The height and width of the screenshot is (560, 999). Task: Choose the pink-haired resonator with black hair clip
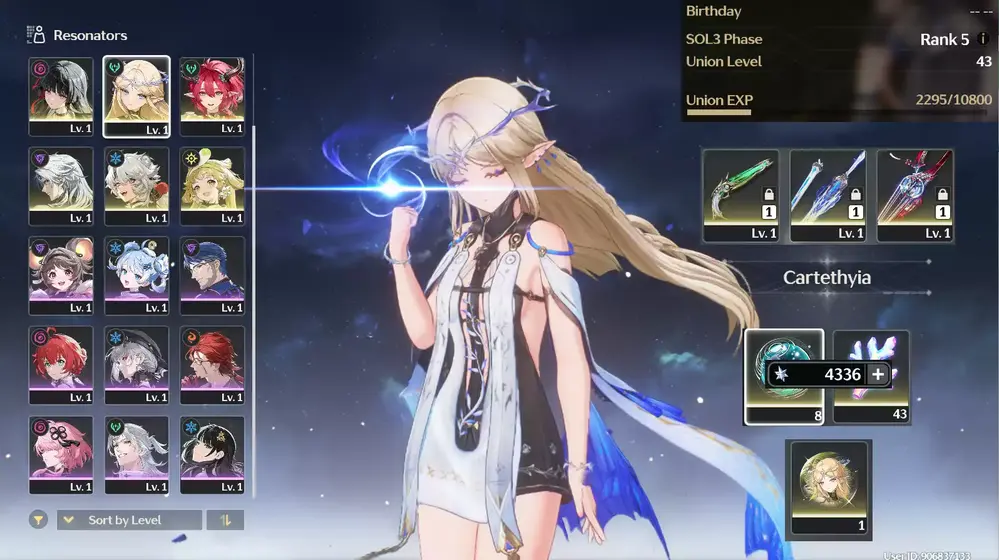point(61,454)
